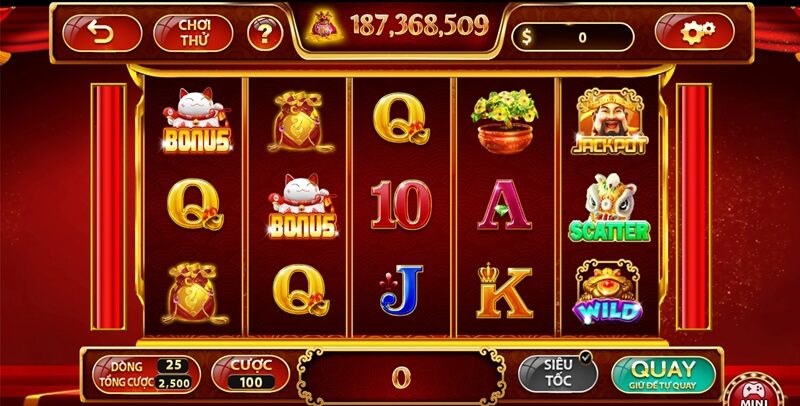Select the Chơi Thử trial play button
Screen dimensions: 800x406
coord(192,32)
